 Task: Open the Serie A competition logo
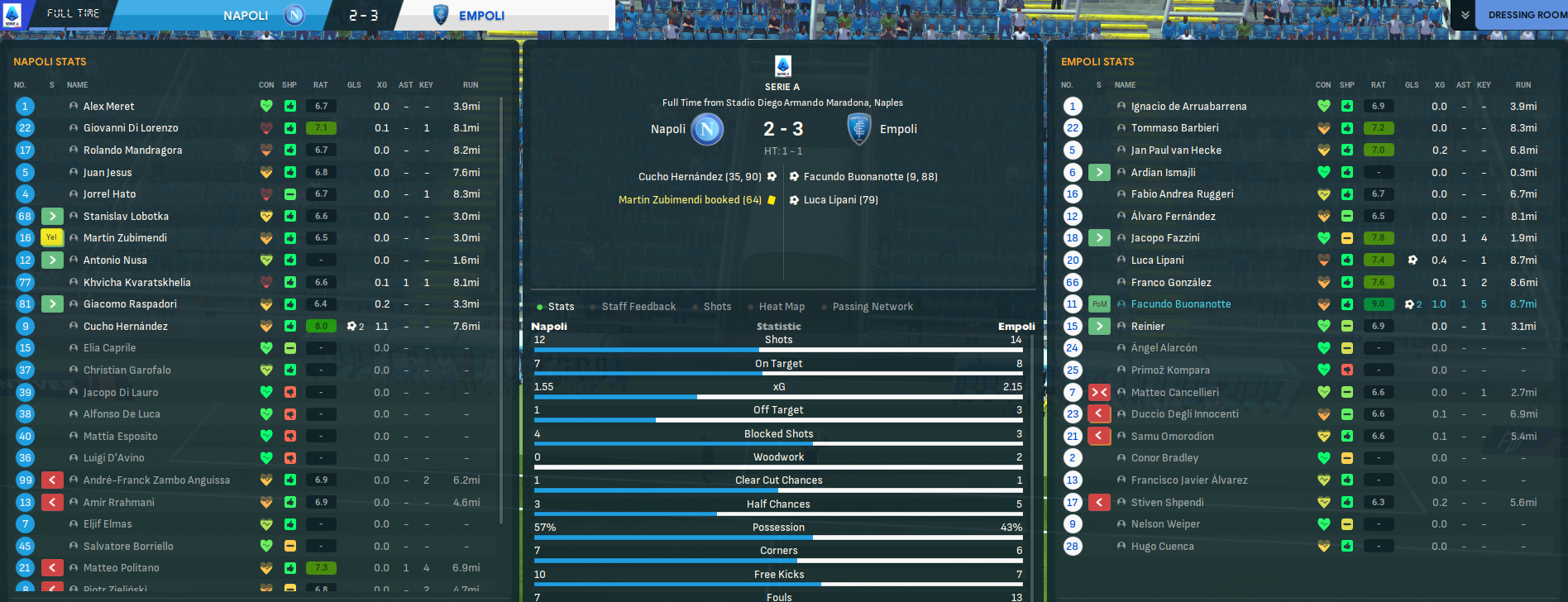pyautogui.click(x=782, y=66)
